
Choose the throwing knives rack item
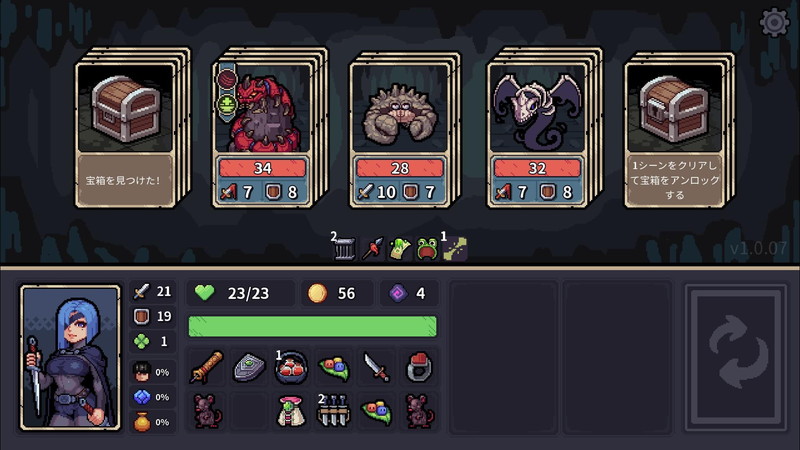click(x=333, y=410)
